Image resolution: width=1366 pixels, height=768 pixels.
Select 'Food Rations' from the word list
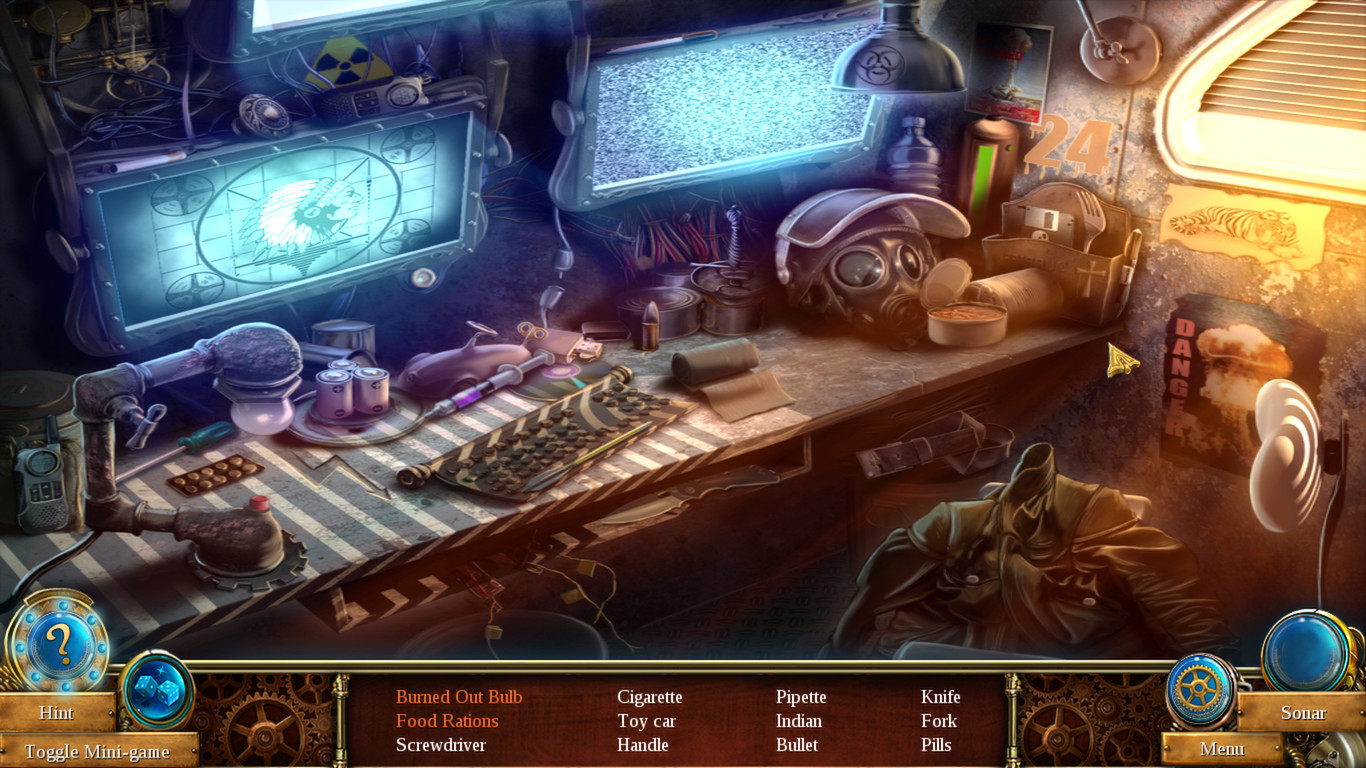click(x=446, y=721)
